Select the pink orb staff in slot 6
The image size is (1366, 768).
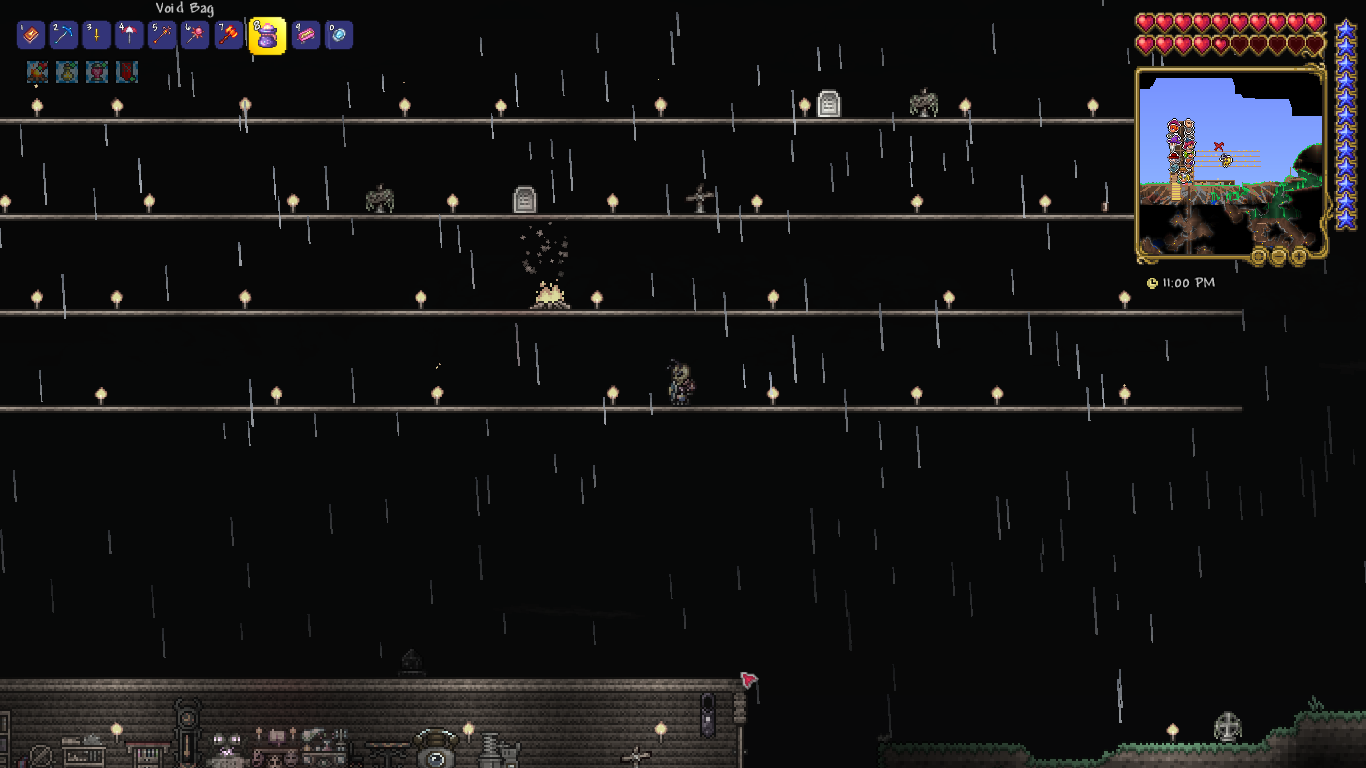(x=195, y=36)
